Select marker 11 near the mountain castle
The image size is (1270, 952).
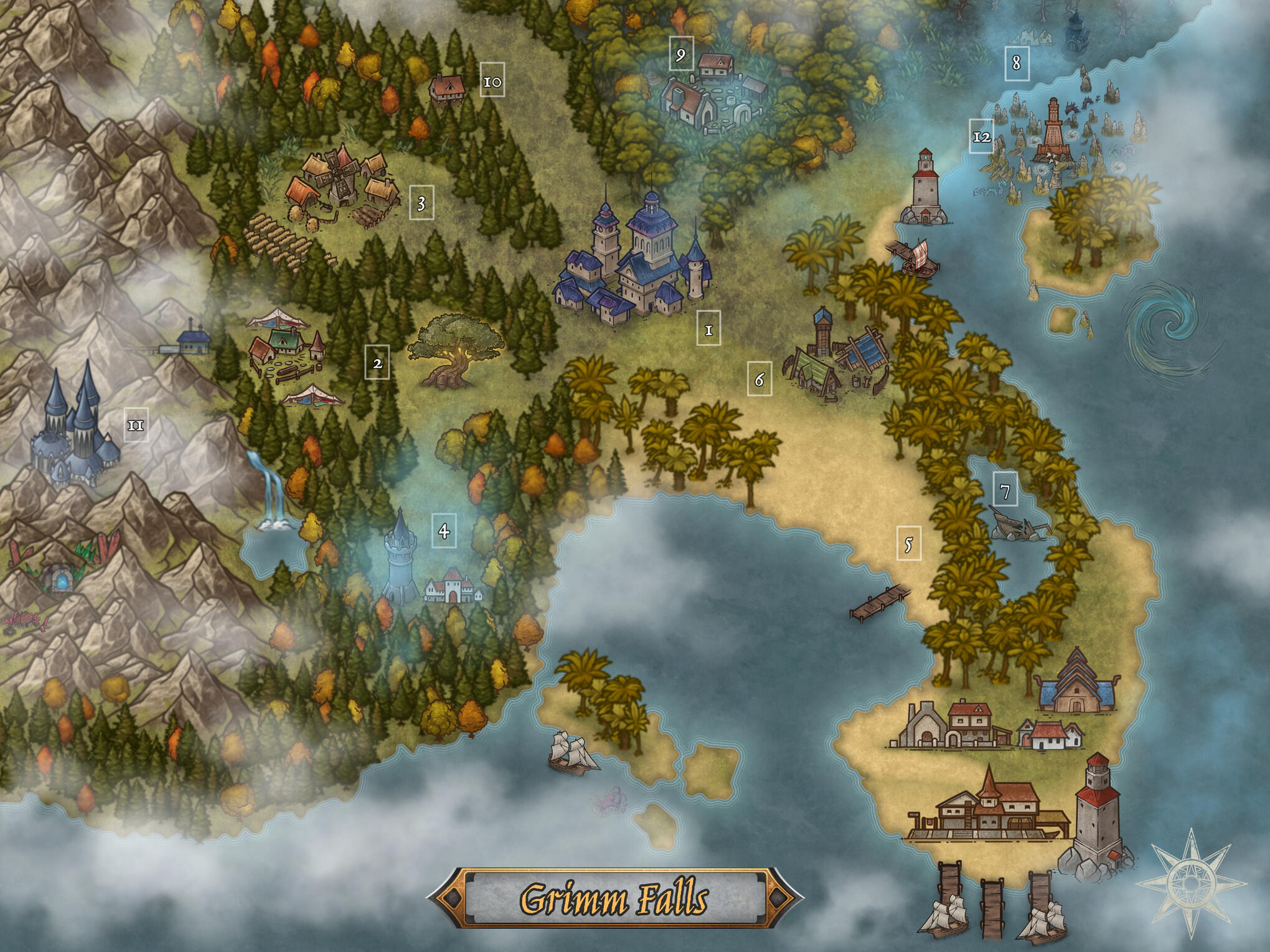pyautogui.click(x=136, y=425)
